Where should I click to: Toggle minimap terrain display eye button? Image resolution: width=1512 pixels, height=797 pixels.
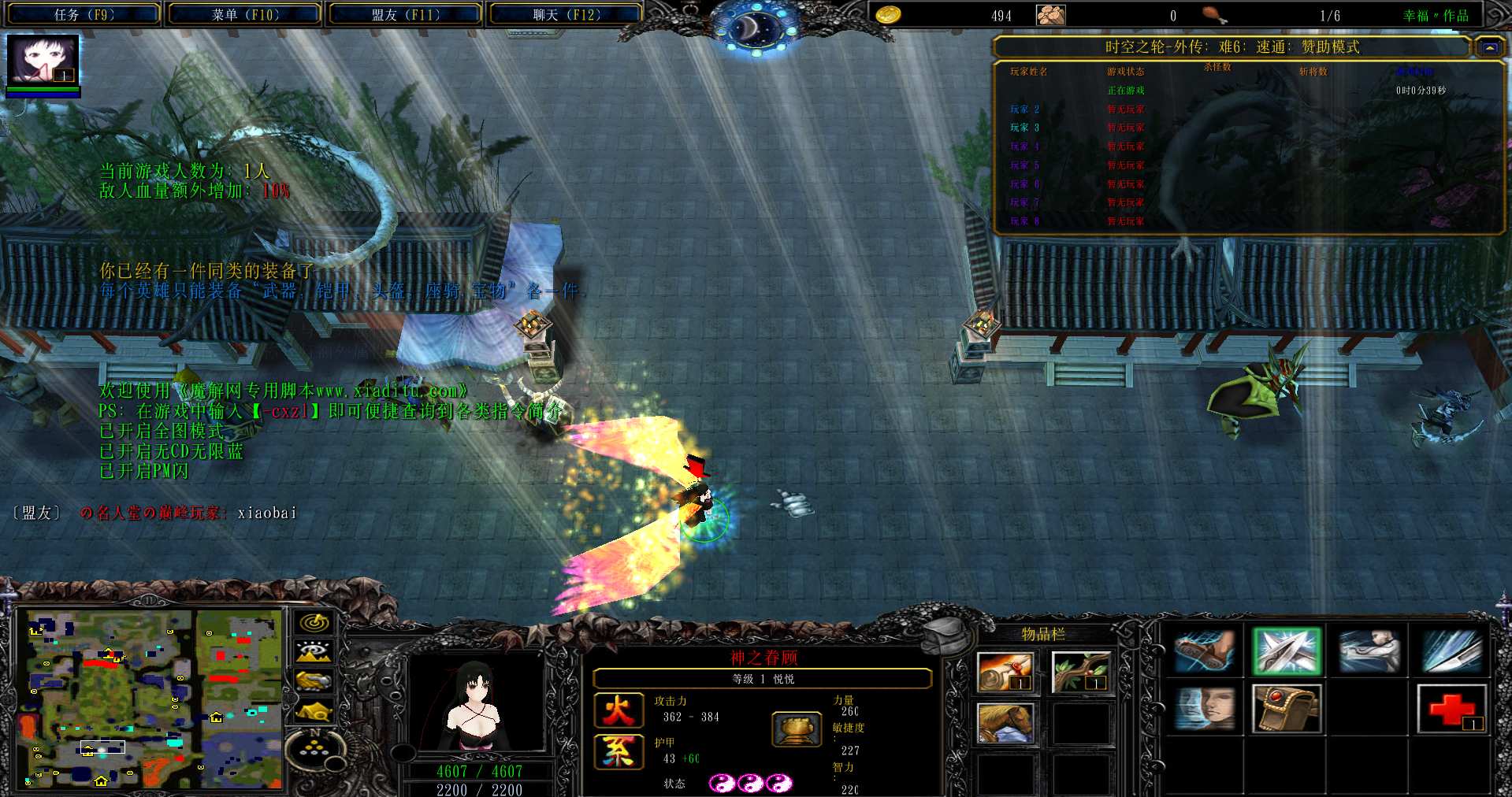point(314,652)
